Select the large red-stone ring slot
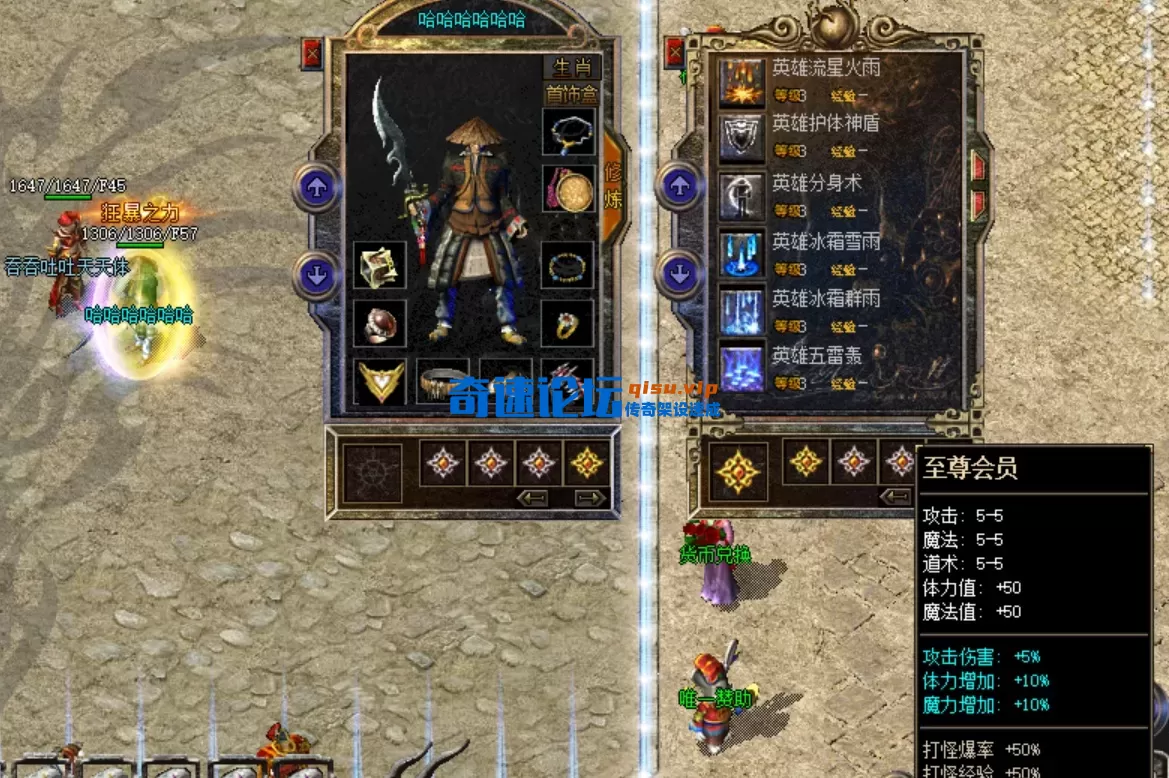Viewport: 1169px width, 778px height. tap(380, 323)
